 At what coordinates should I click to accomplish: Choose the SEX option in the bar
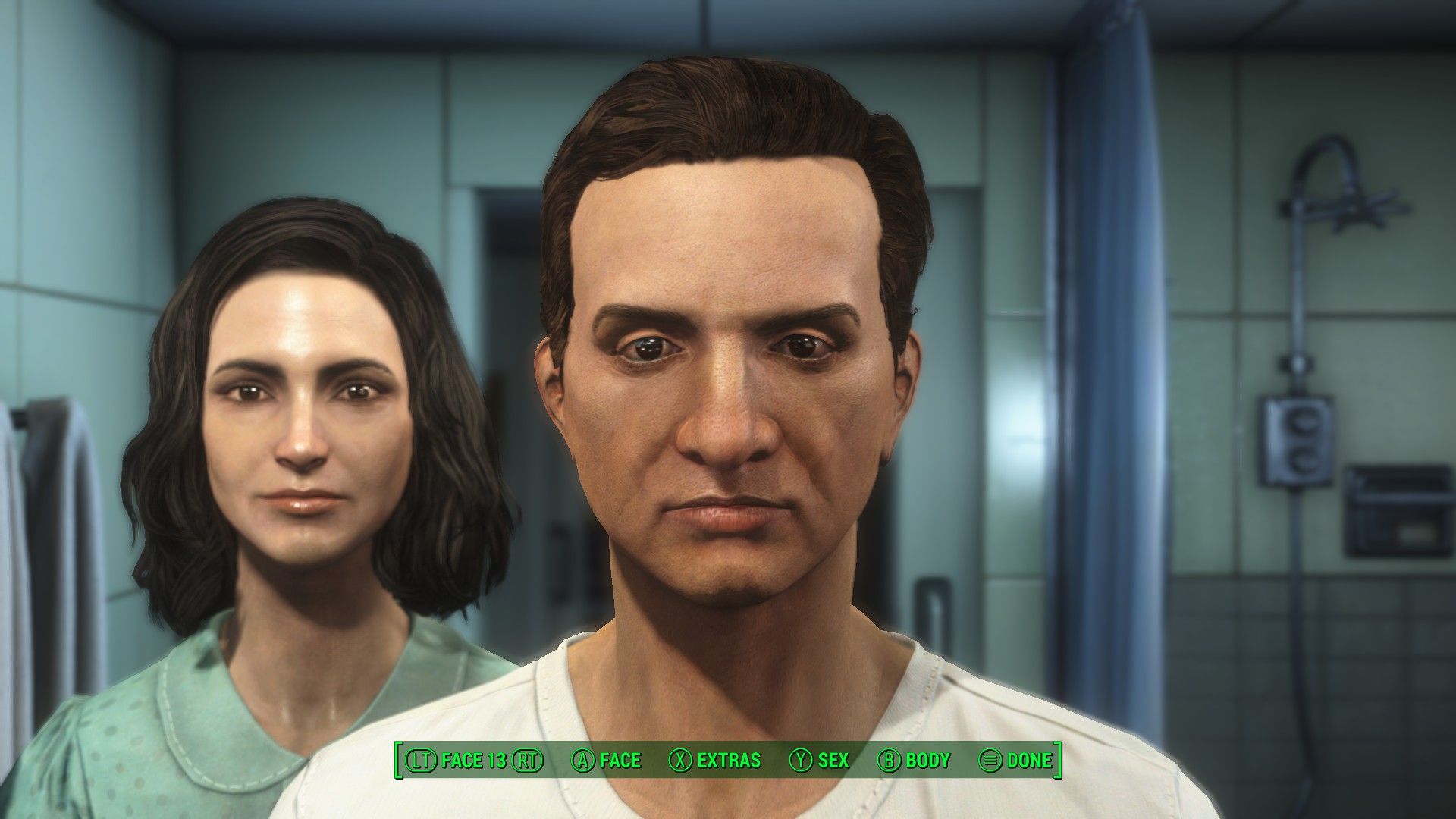click(820, 760)
